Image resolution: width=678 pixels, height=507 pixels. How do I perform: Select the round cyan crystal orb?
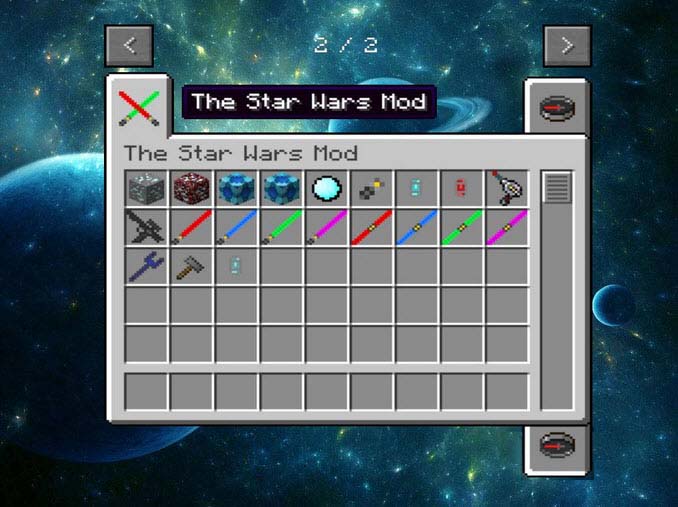click(x=327, y=187)
